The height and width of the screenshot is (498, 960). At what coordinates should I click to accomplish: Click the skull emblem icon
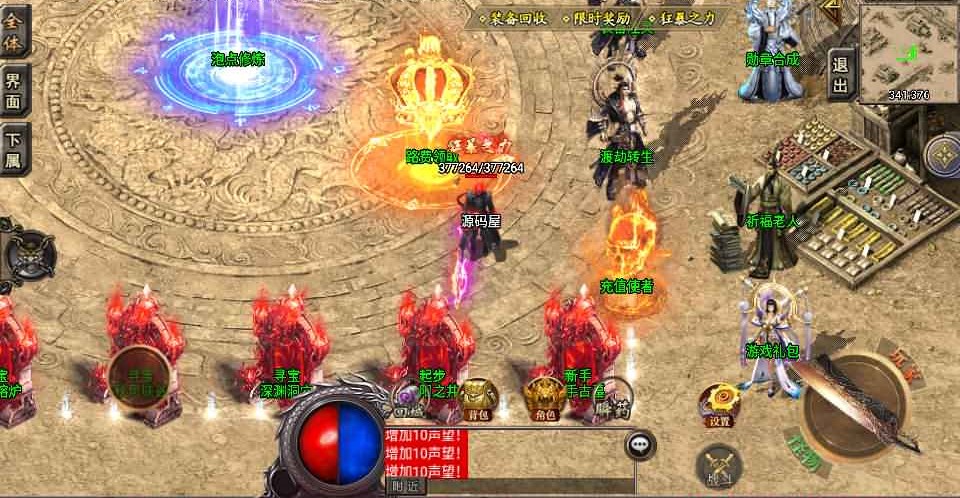pos(29,257)
